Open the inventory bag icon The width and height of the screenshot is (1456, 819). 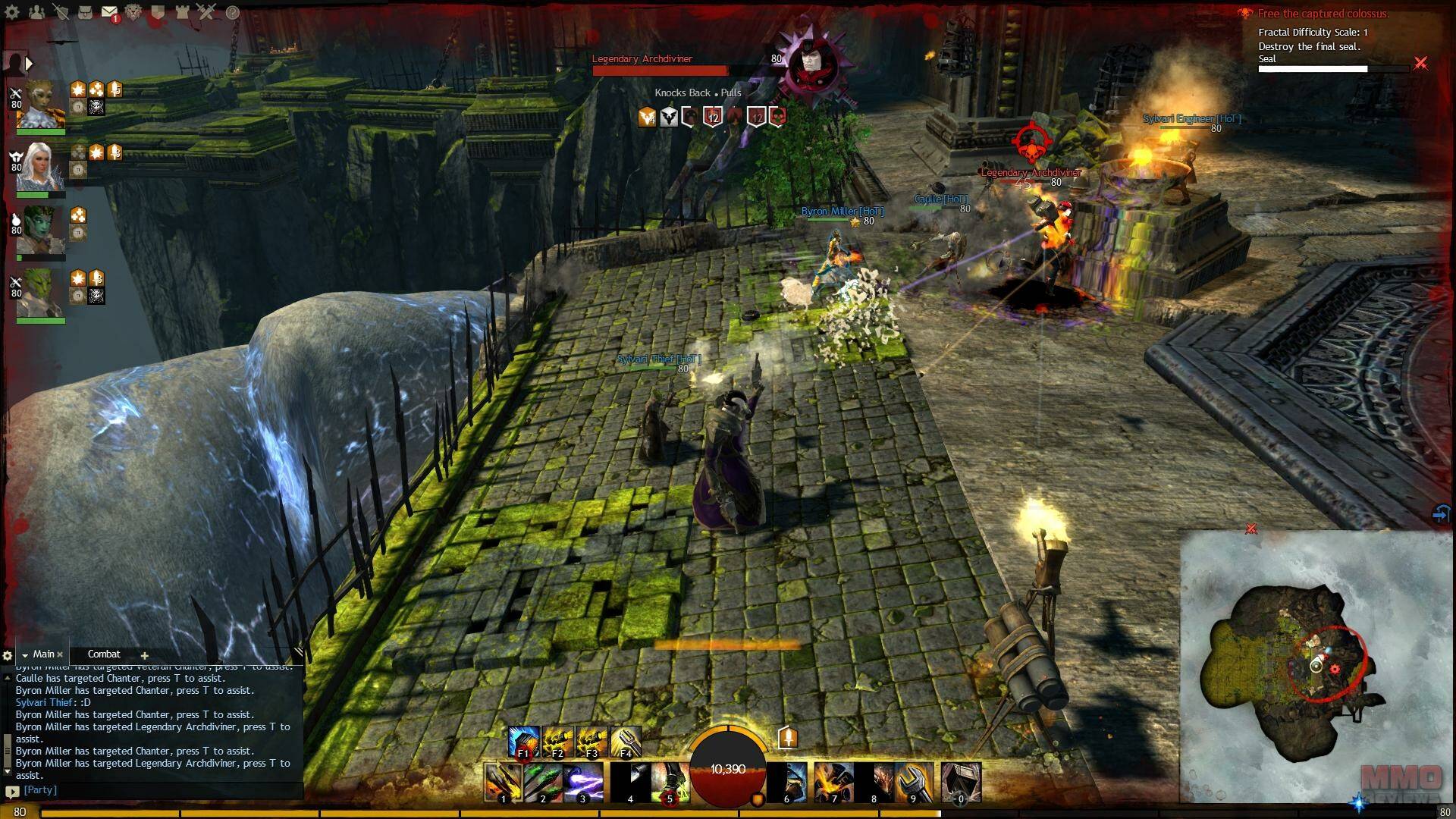(x=85, y=12)
